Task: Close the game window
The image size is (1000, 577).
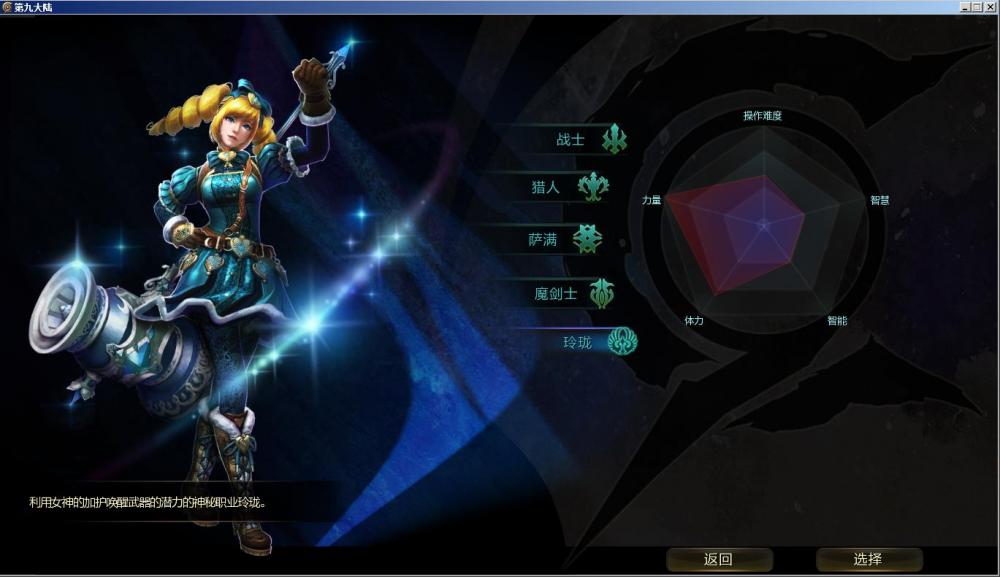Action: 990,7
